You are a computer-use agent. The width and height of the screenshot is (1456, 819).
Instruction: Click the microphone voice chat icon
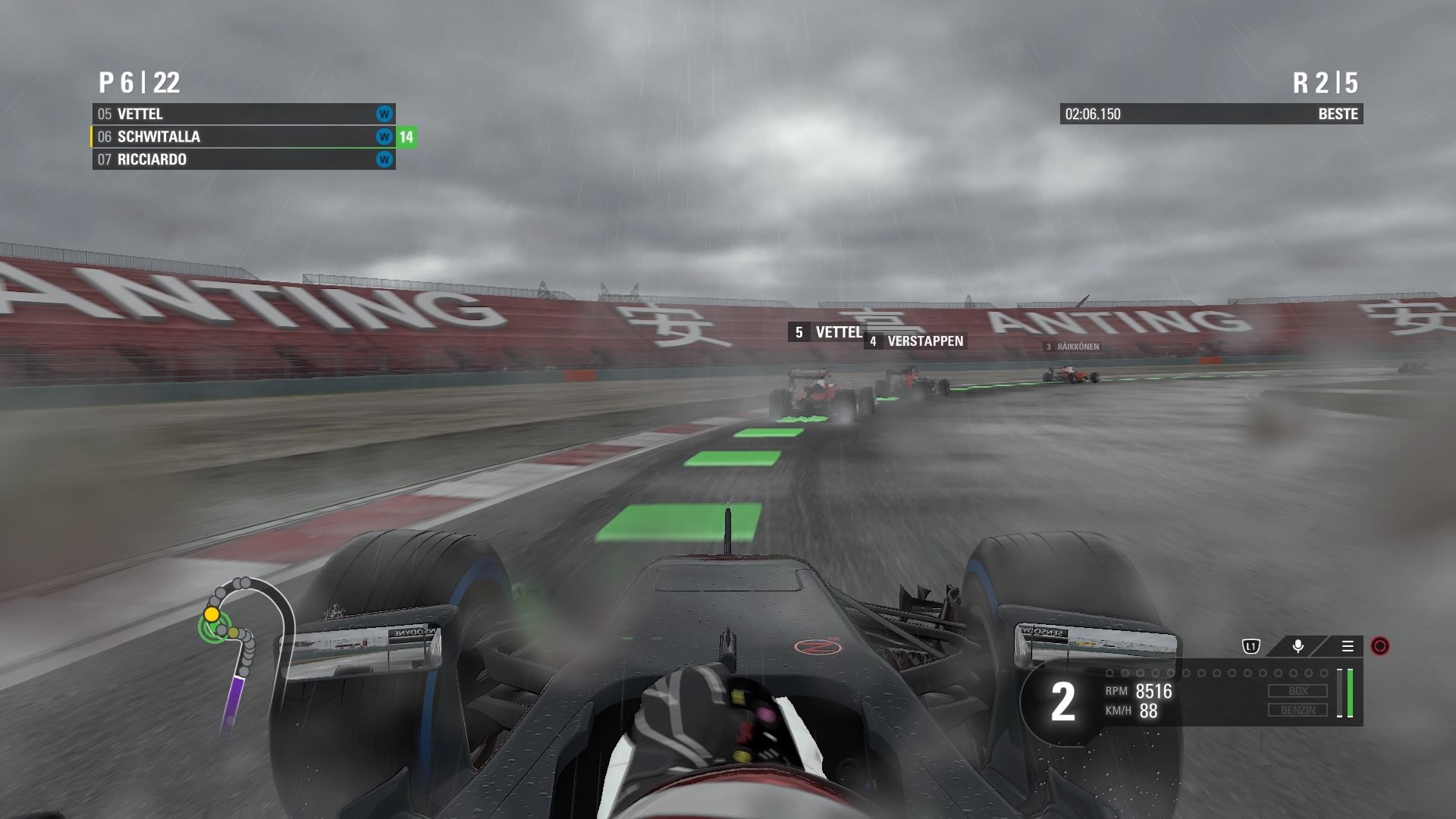click(x=1297, y=648)
